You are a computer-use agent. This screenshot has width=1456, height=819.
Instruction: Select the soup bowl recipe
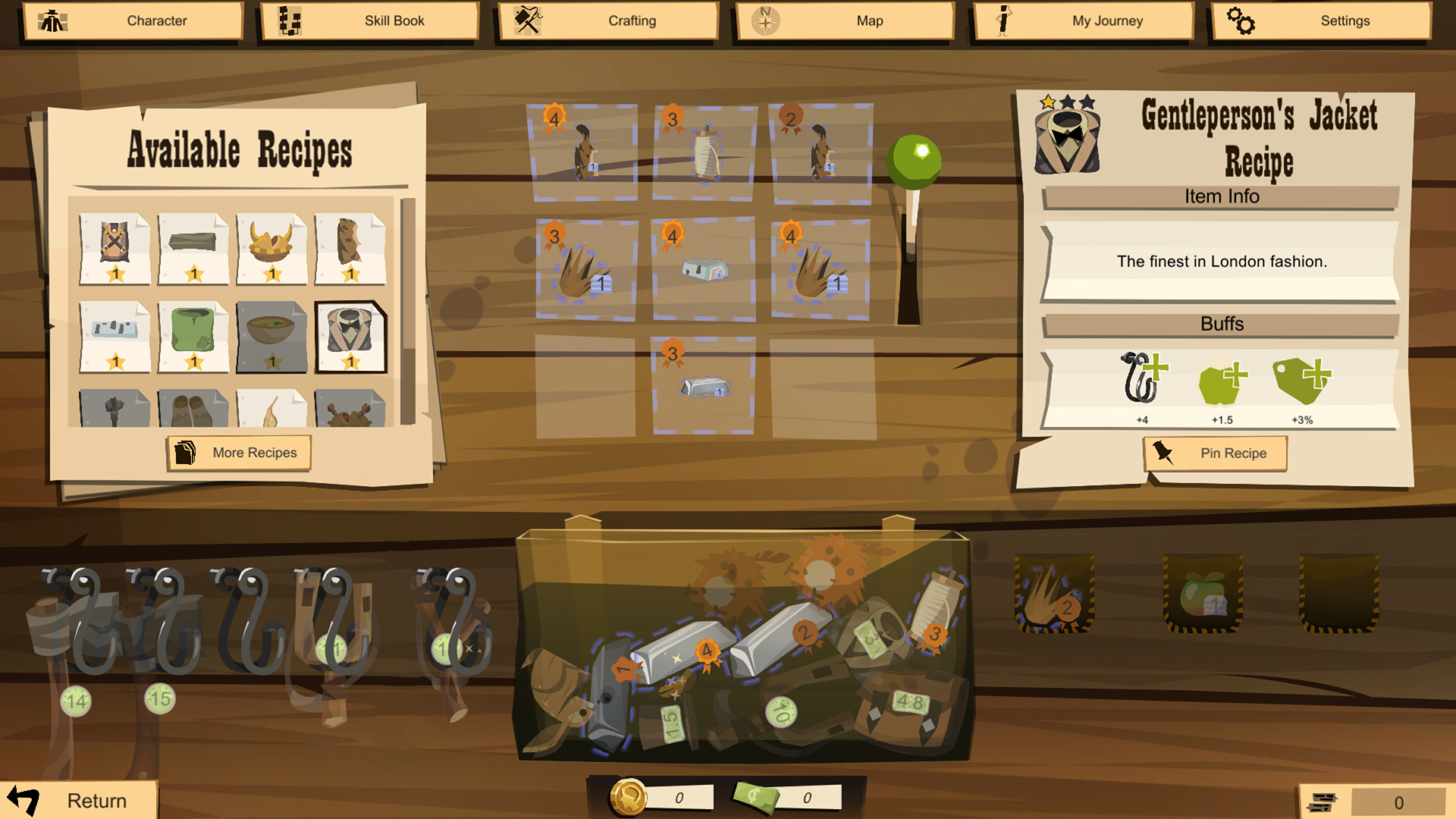pyautogui.click(x=272, y=334)
